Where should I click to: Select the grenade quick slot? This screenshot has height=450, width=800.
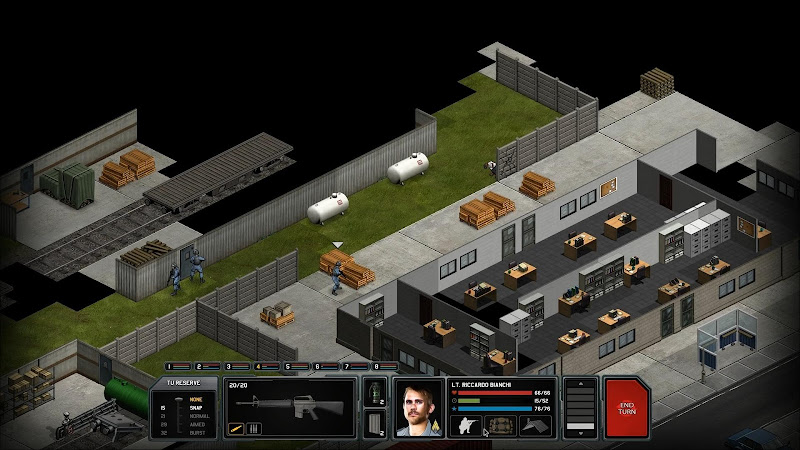(x=376, y=392)
